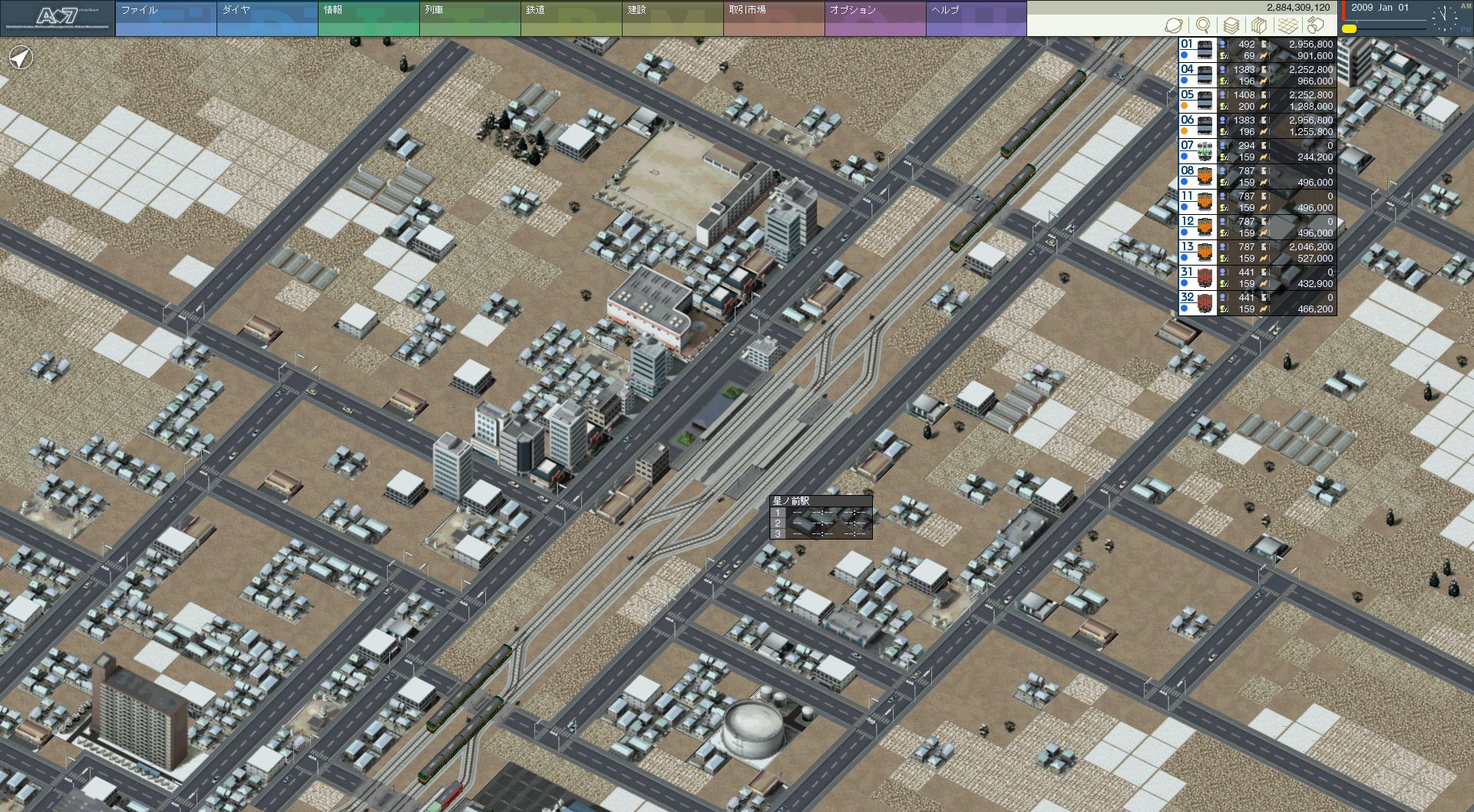The width and height of the screenshot is (1474, 812).
Task: Open the 取引市場 (Market) menu
Action: (x=773, y=18)
